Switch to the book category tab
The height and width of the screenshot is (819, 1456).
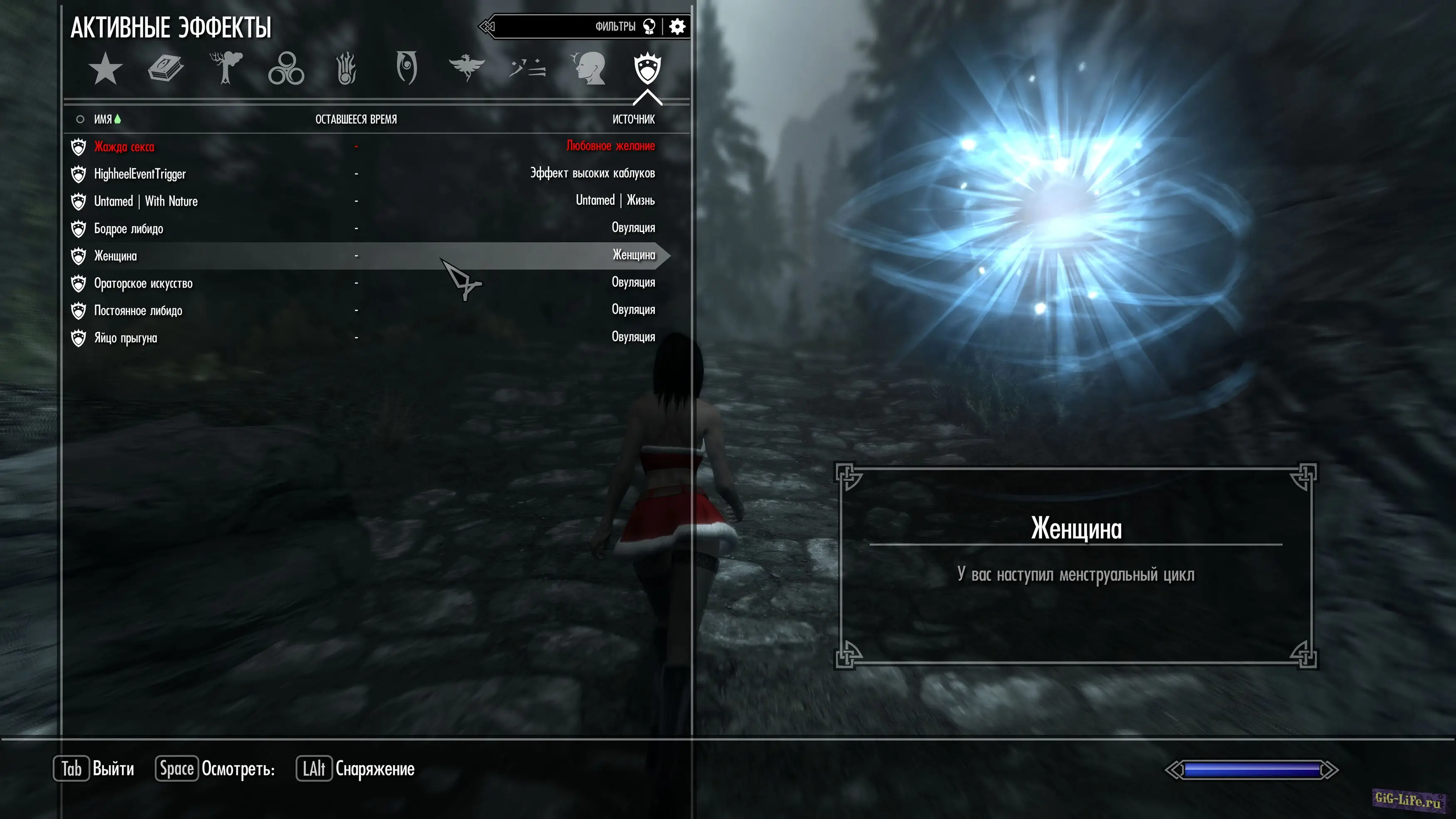click(166, 69)
